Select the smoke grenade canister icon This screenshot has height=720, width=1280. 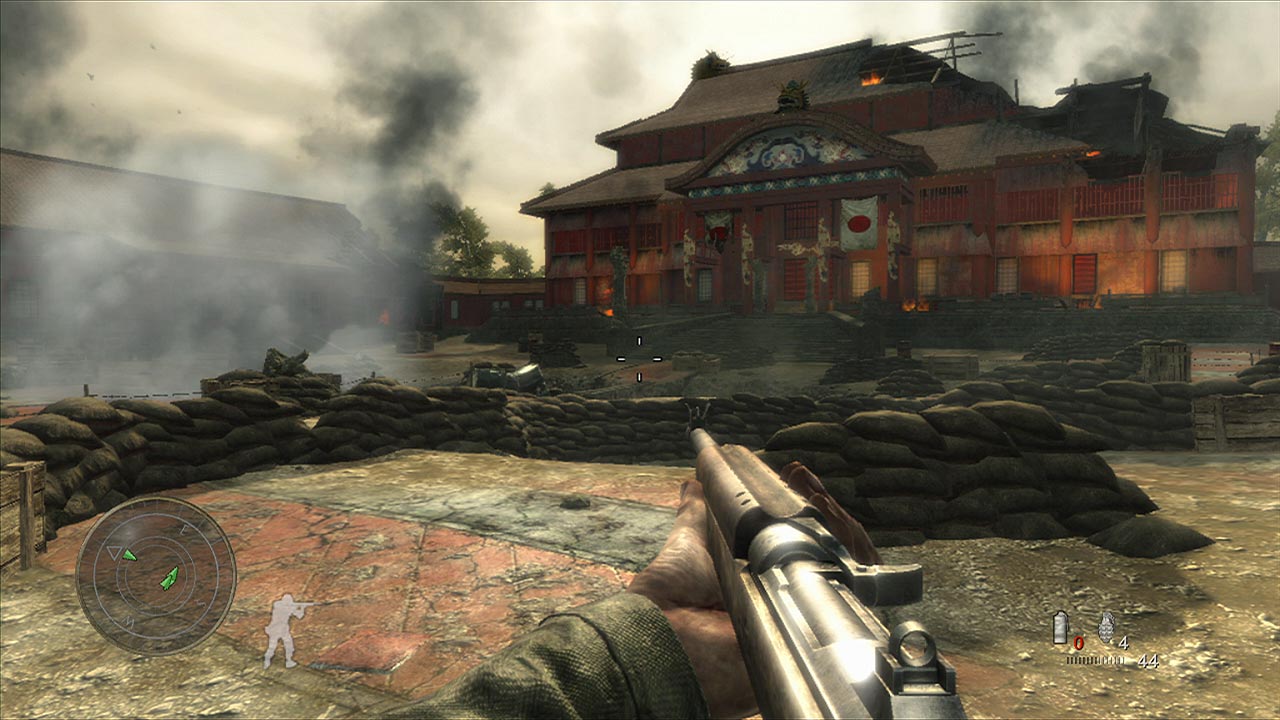point(1061,628)
